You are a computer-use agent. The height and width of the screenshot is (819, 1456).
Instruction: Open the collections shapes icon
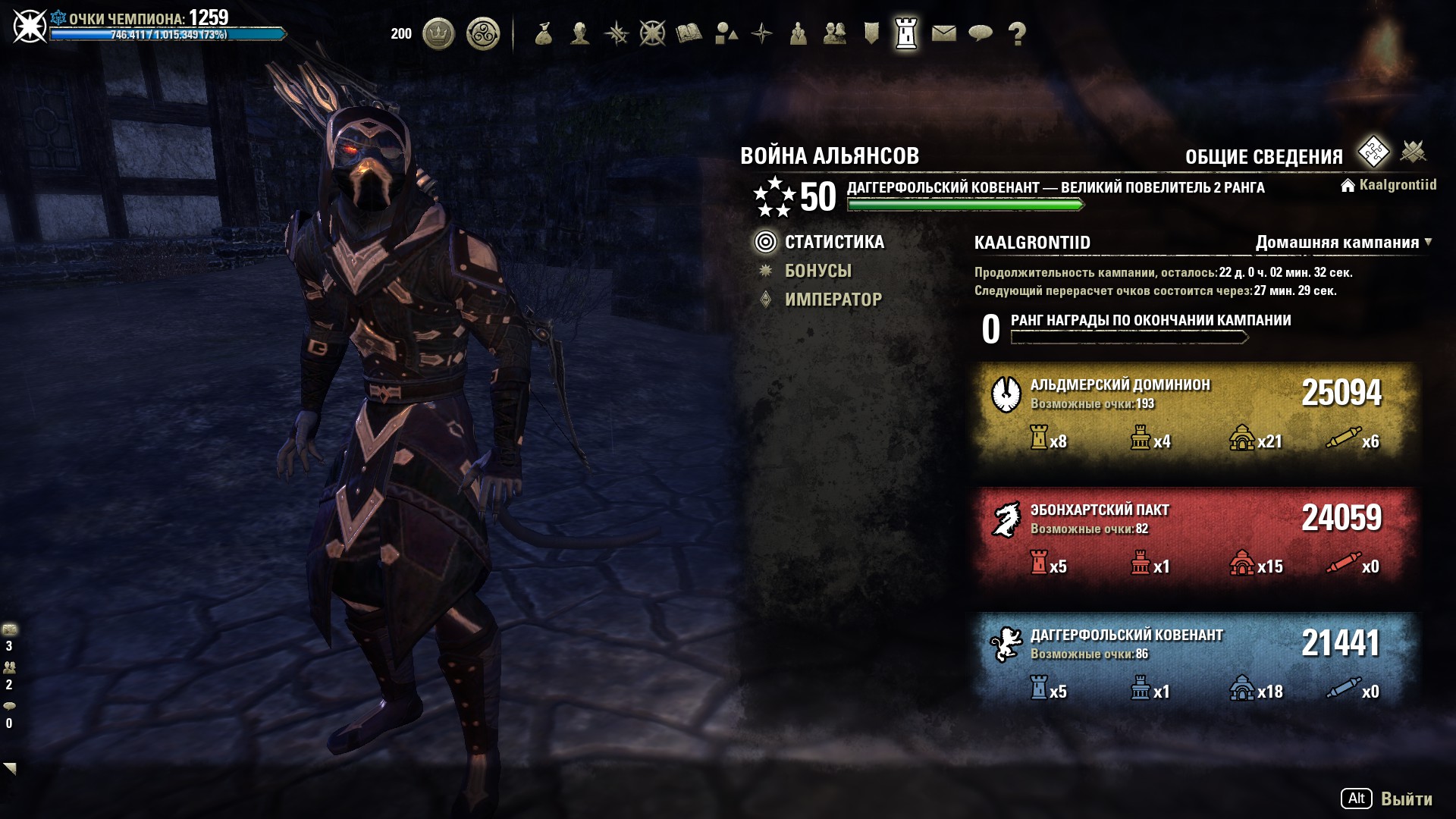(726, 33)
